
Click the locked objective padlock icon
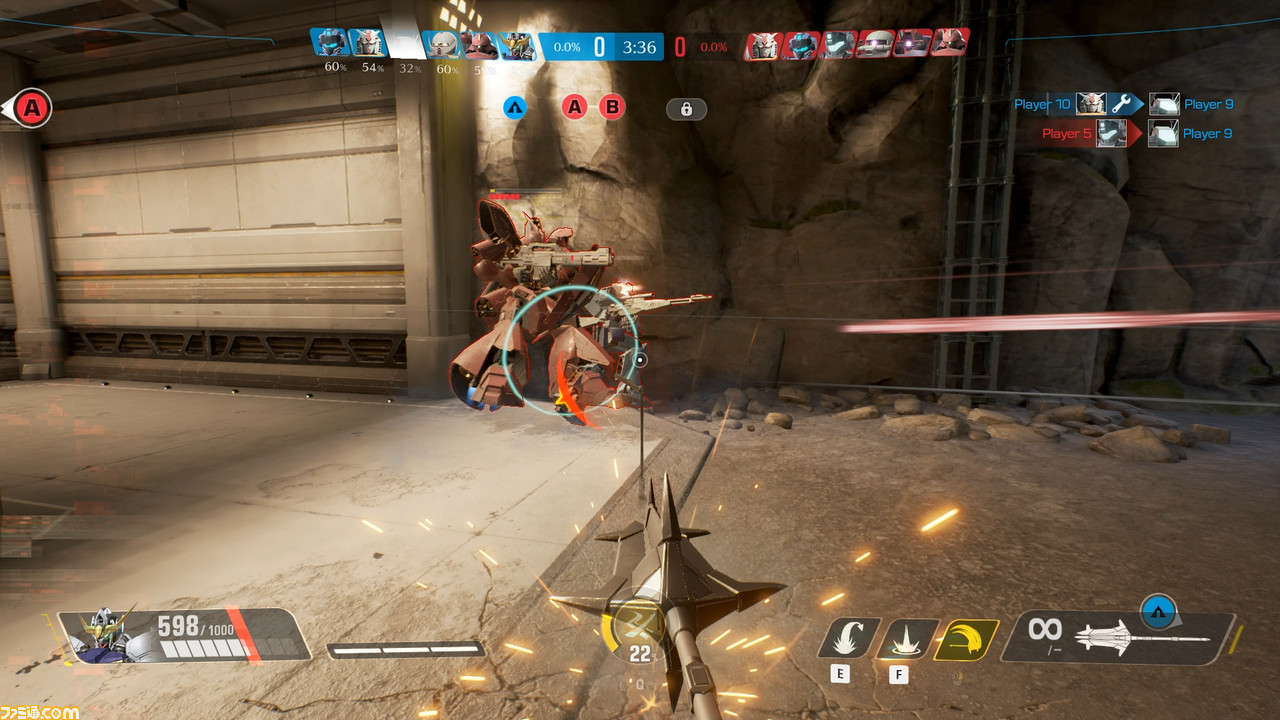tap(686, 109)
